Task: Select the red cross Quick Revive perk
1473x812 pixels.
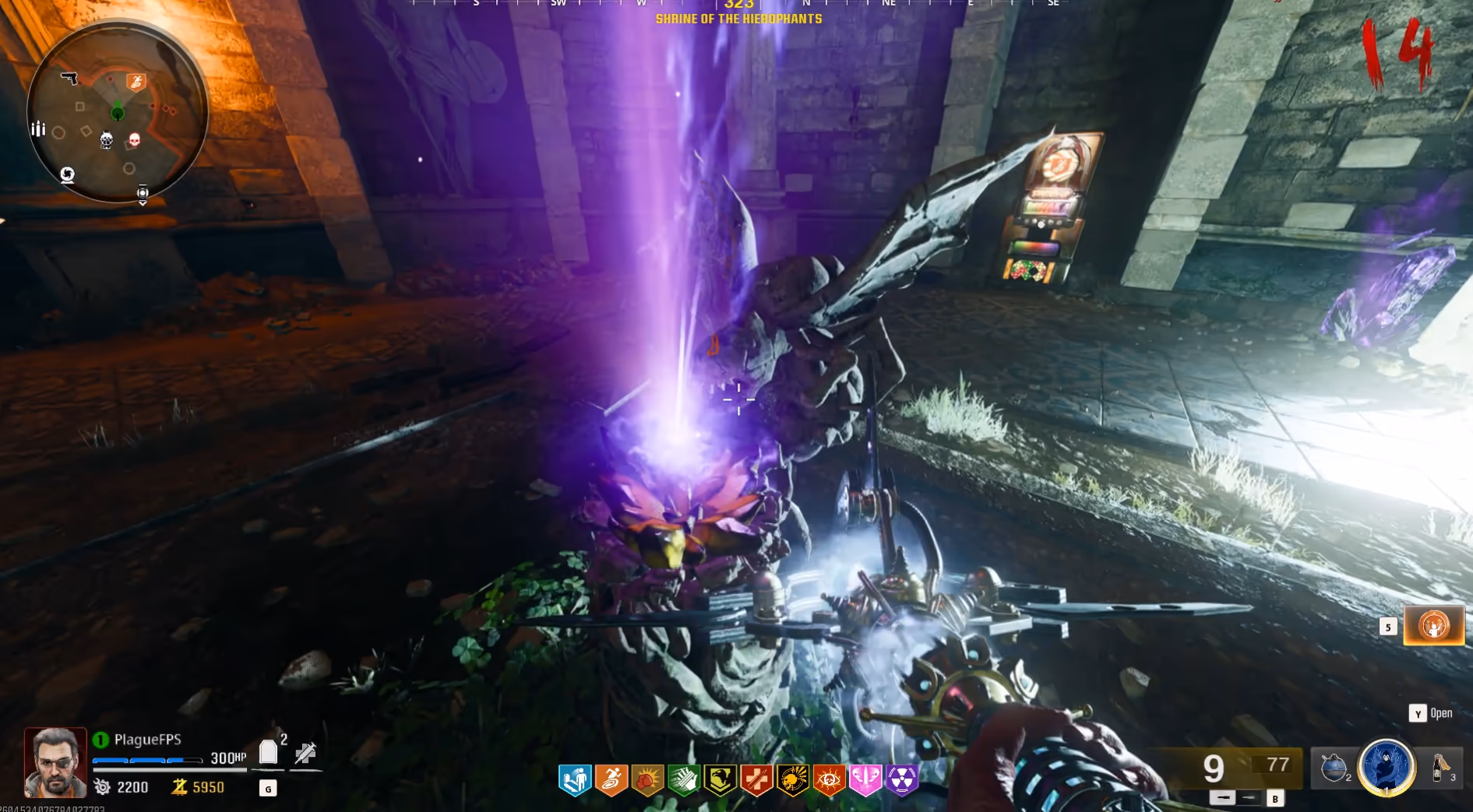Action: 756,779
